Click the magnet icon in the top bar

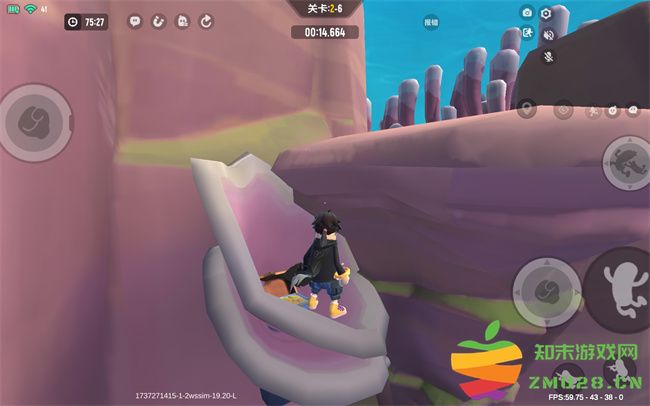[159, 21]
